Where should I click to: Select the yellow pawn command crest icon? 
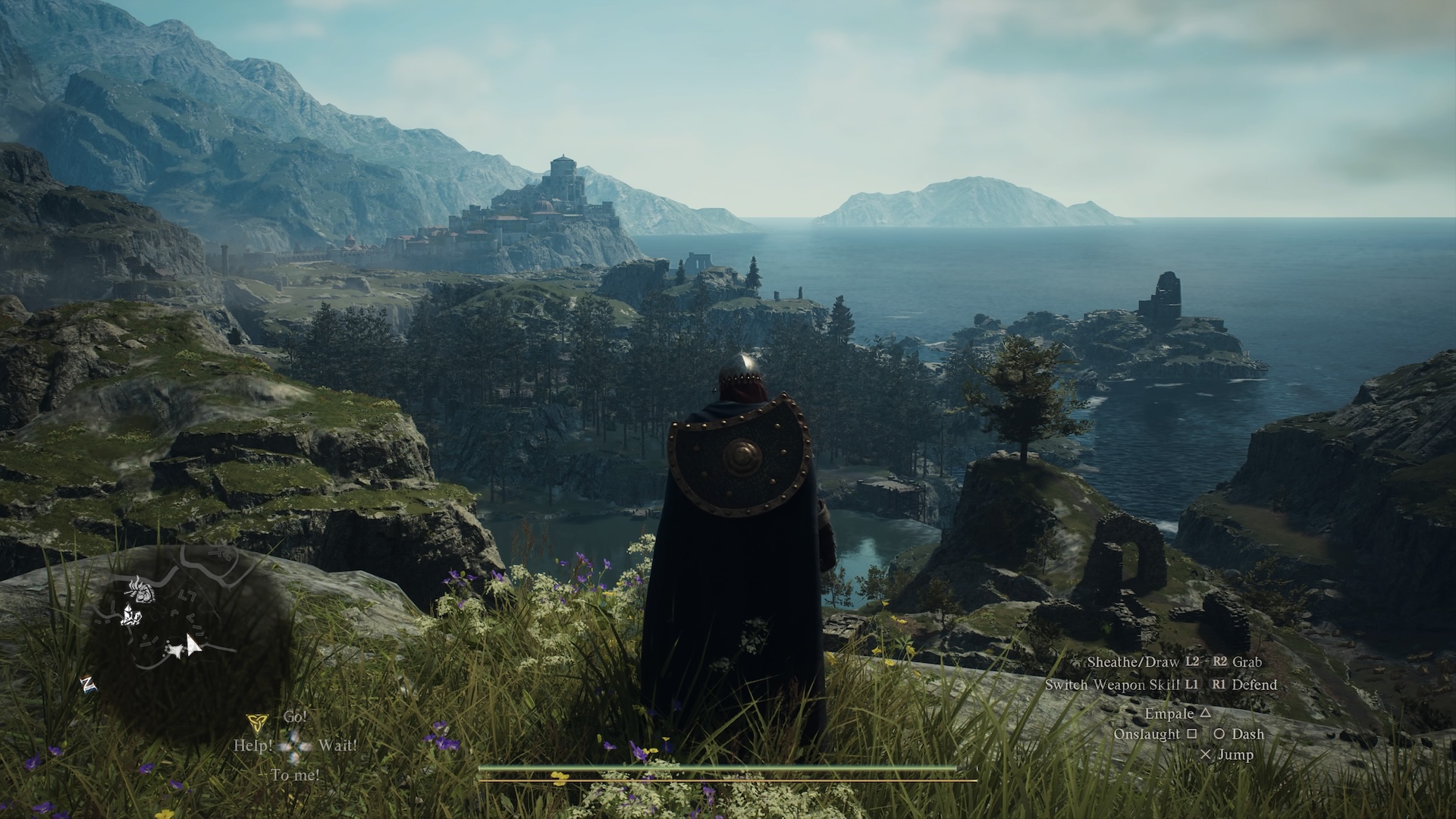pos(257,720)
